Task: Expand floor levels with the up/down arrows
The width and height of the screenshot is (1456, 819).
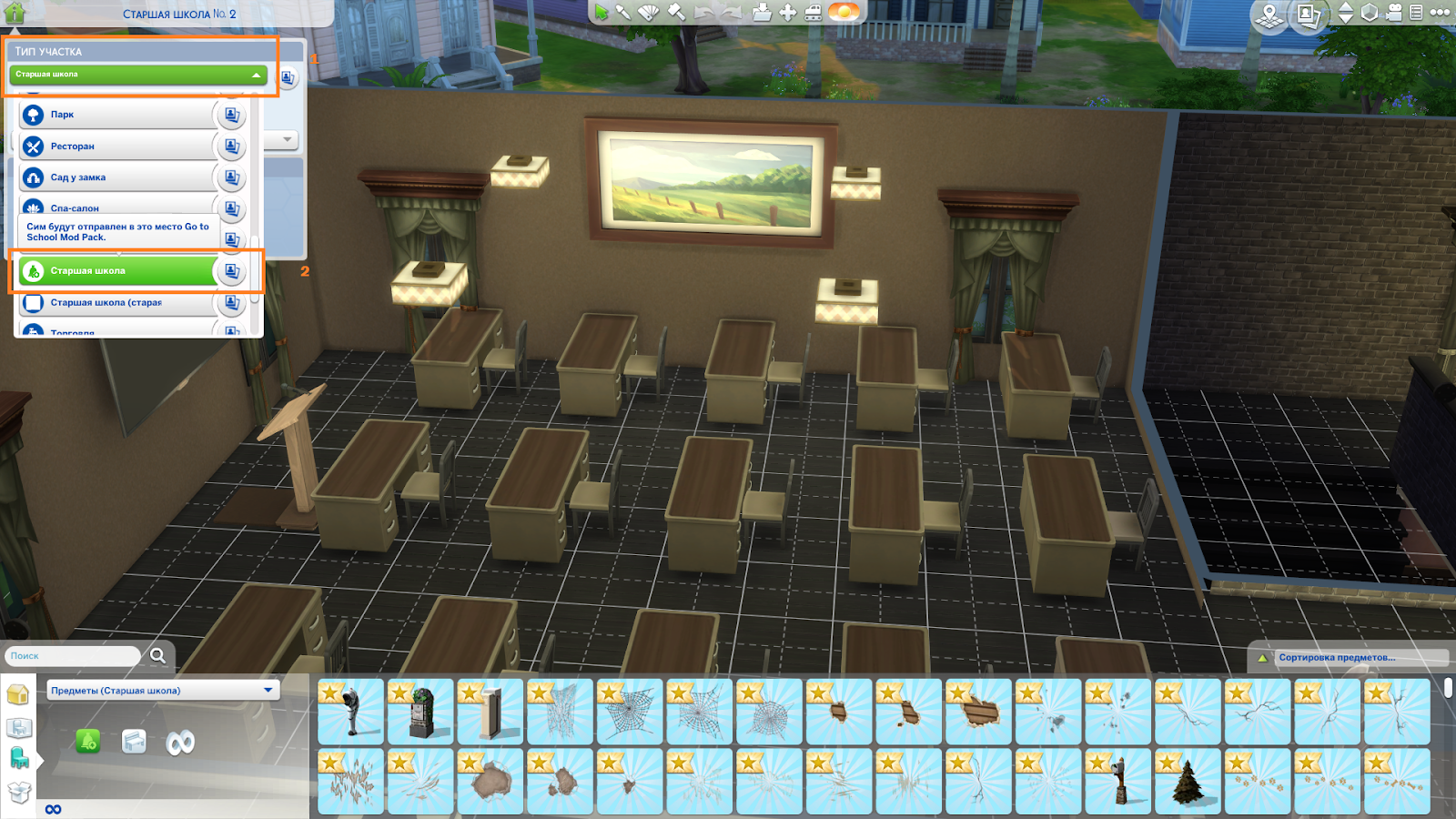Action: coord(1345,14)
